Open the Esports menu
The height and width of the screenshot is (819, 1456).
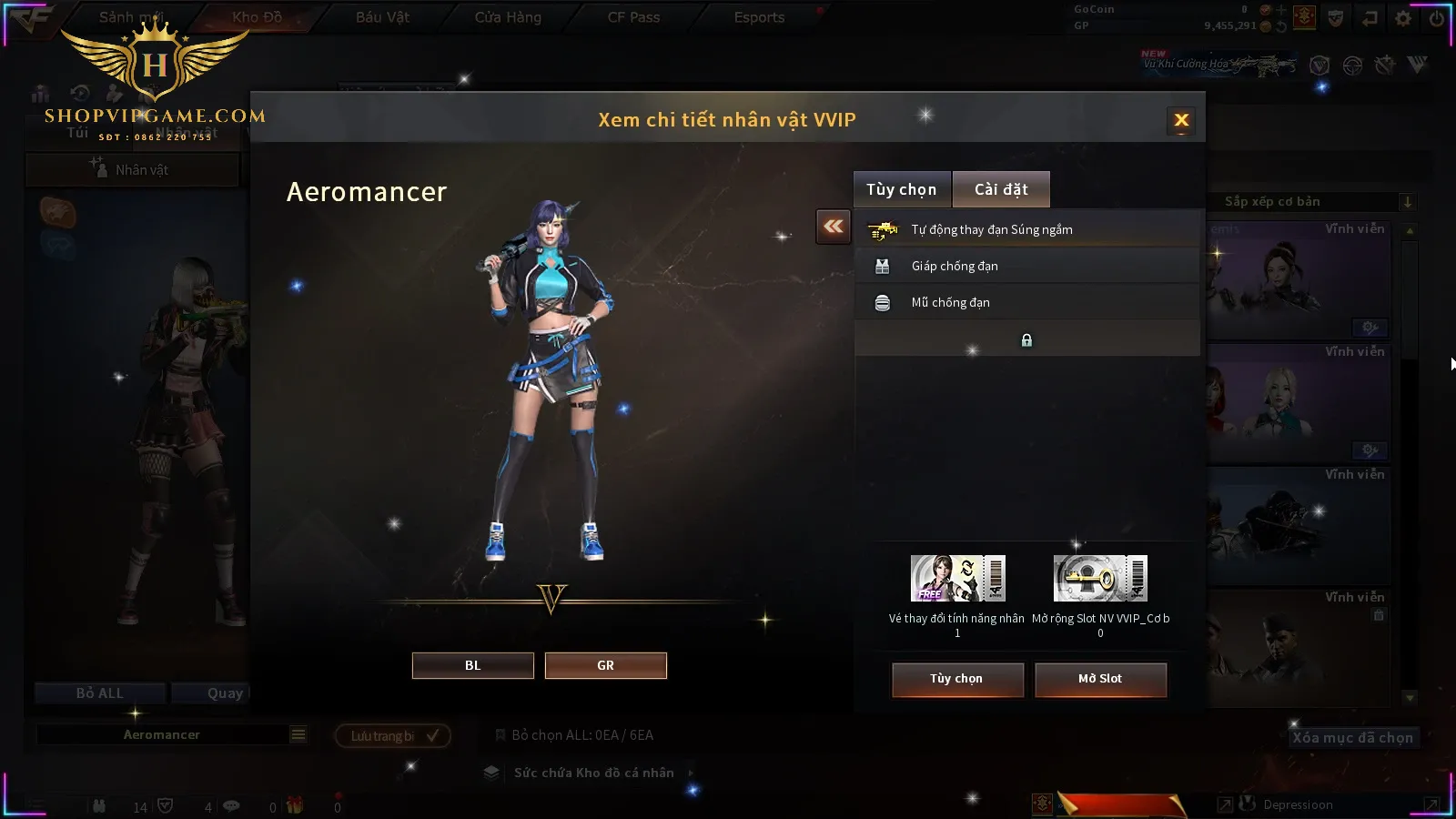click(759, 17)
